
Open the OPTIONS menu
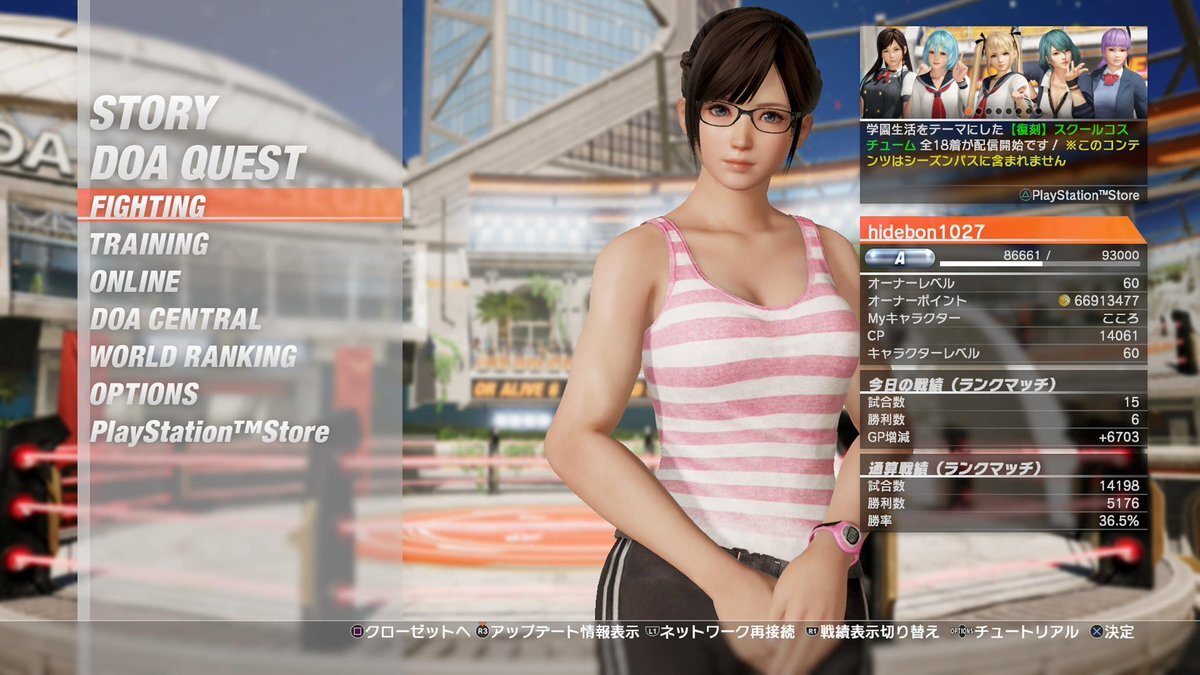point(144,394)
